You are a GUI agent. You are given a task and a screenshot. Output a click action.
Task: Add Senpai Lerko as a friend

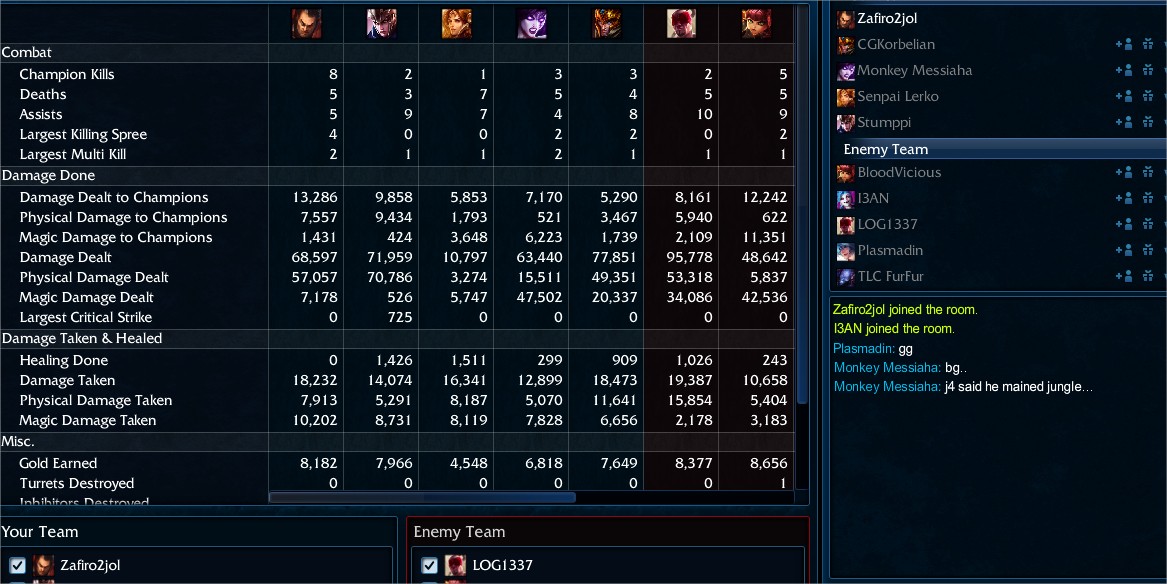point(1123,96)
